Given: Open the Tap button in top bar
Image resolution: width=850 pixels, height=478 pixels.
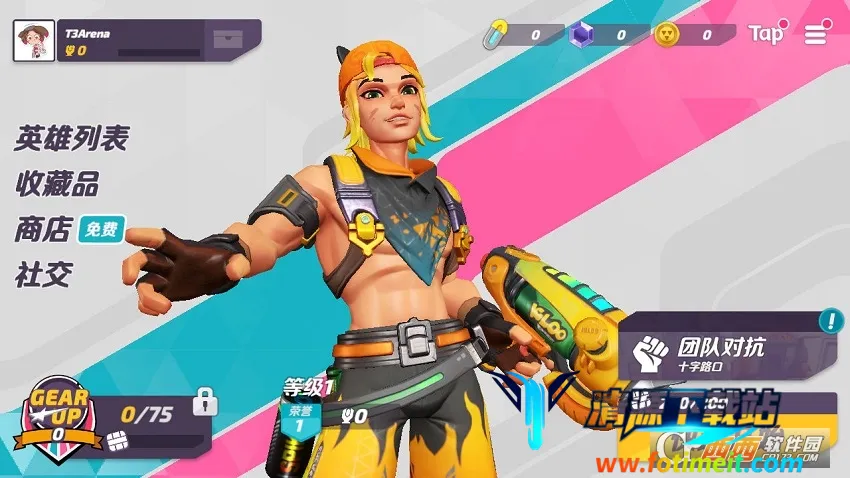Looking at the screenshot, I should point(767,34).
